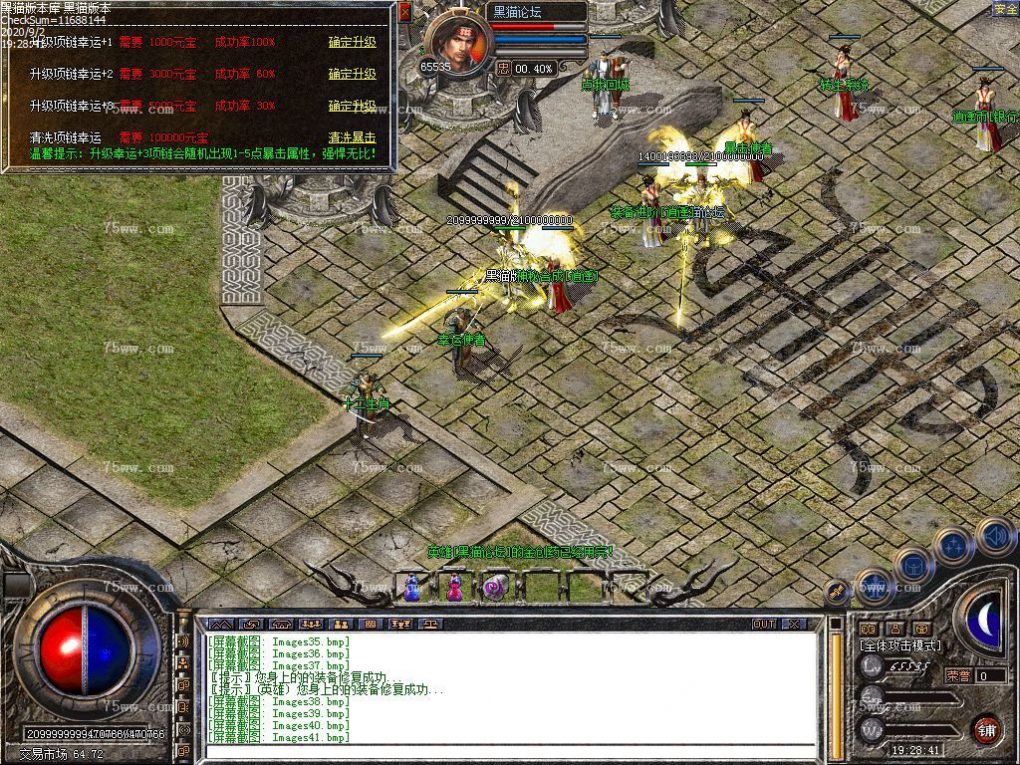Confirm the 30% success necklace upgrade
The width and height of the screenshot is (1020, 765).
[352, 106]
